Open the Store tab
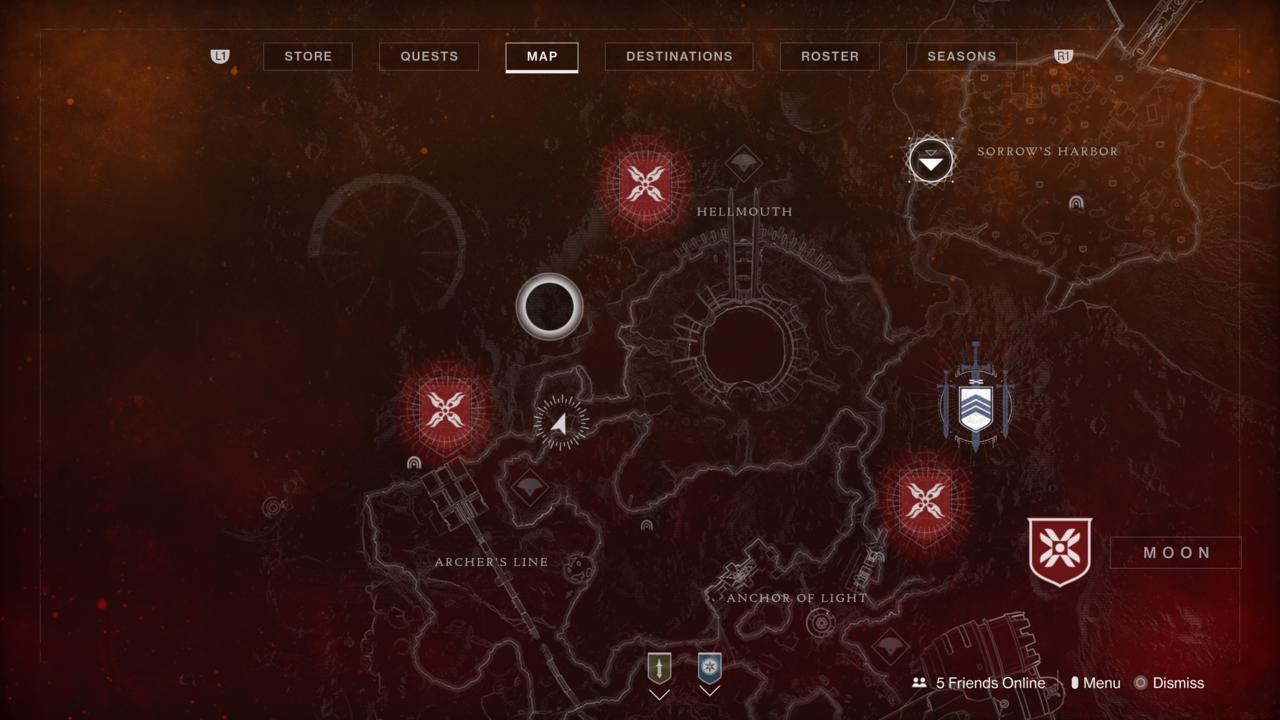The width and height of the screenshot is (1280, 720). tap(308, 56)
